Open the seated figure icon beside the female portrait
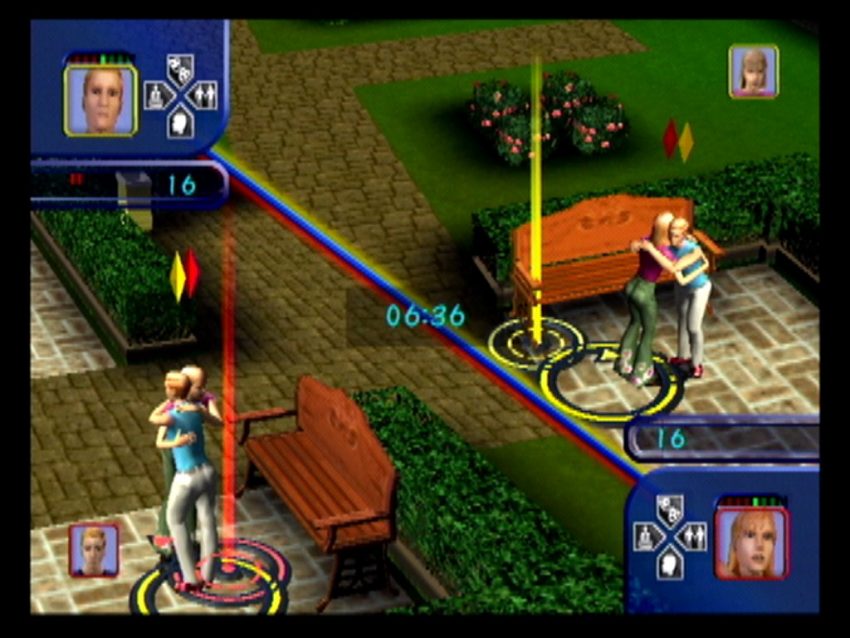850x638 pixels. coord(645,538)
